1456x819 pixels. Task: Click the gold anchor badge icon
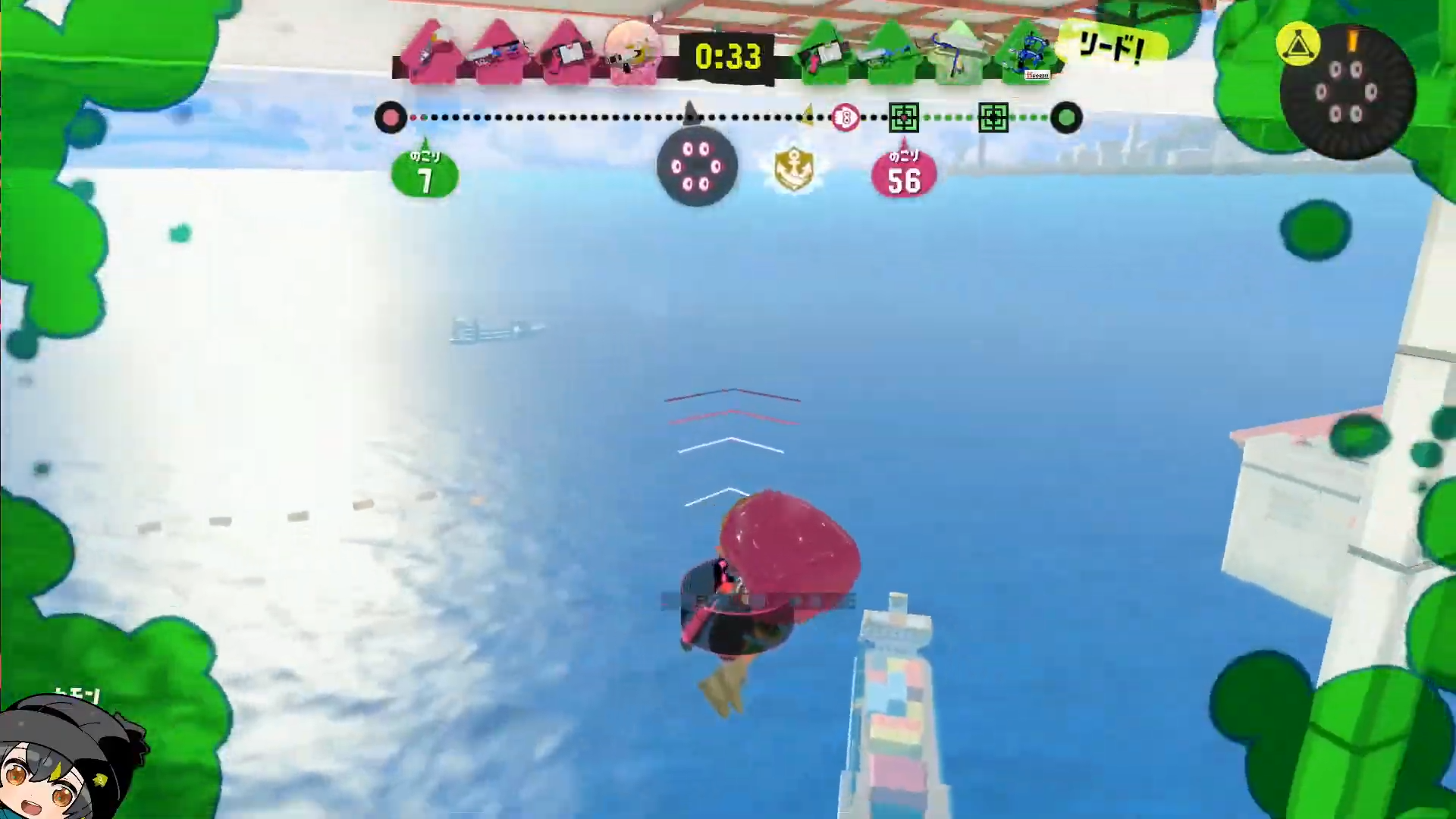point(793,168)
